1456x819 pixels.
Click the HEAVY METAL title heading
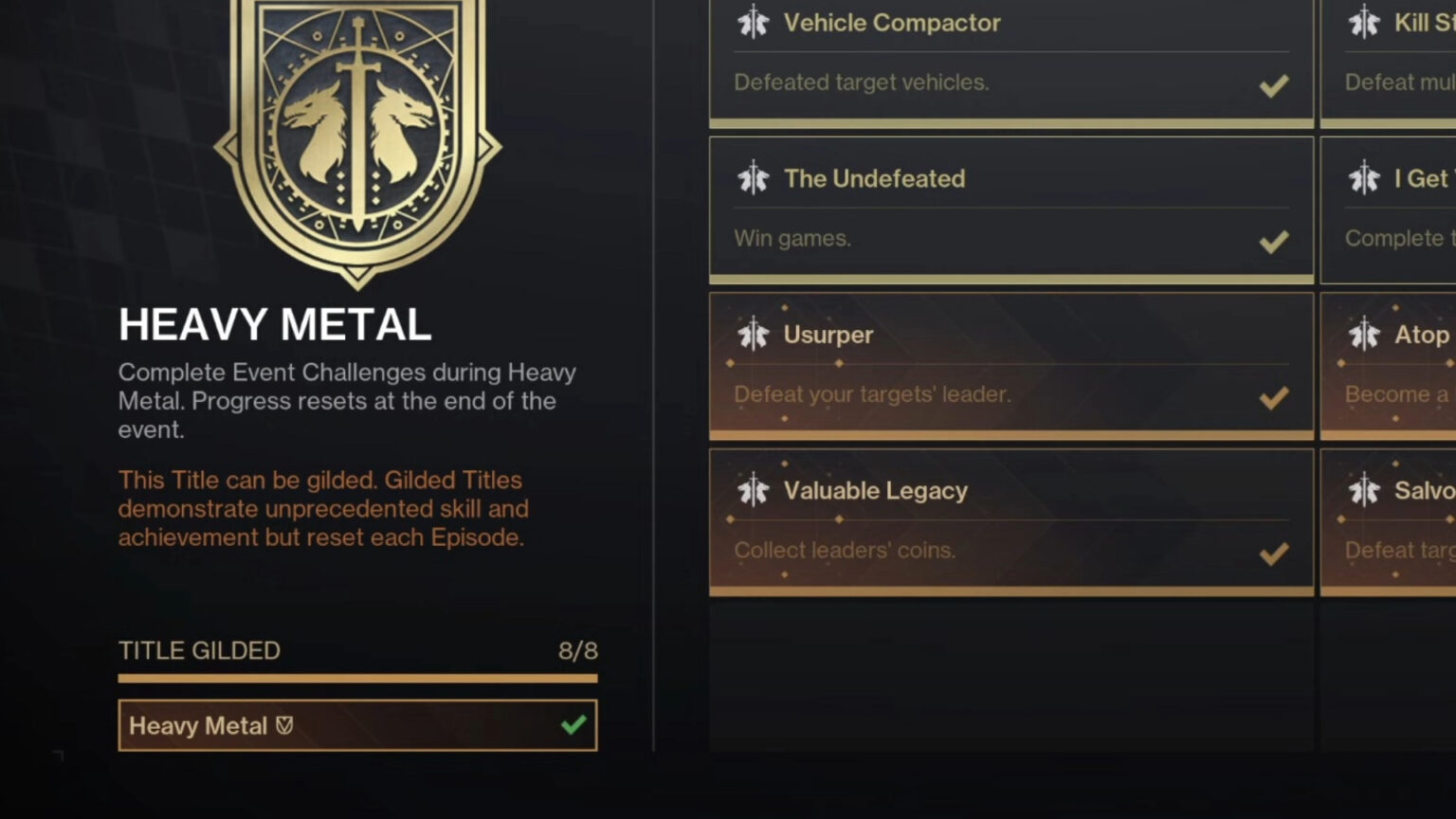(275, 324)
